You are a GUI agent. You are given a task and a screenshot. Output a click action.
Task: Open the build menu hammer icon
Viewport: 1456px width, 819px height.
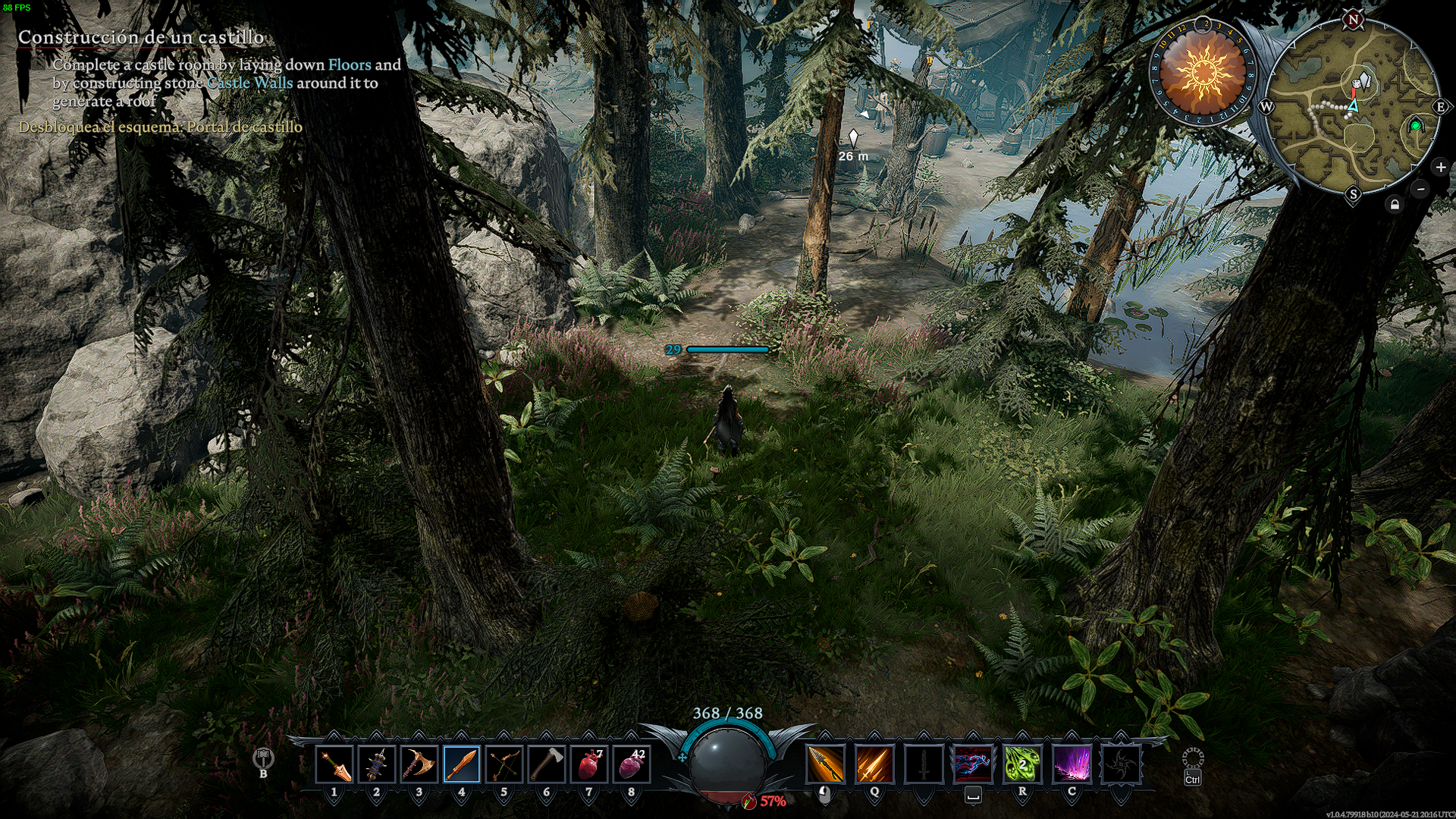pos(263,758)
